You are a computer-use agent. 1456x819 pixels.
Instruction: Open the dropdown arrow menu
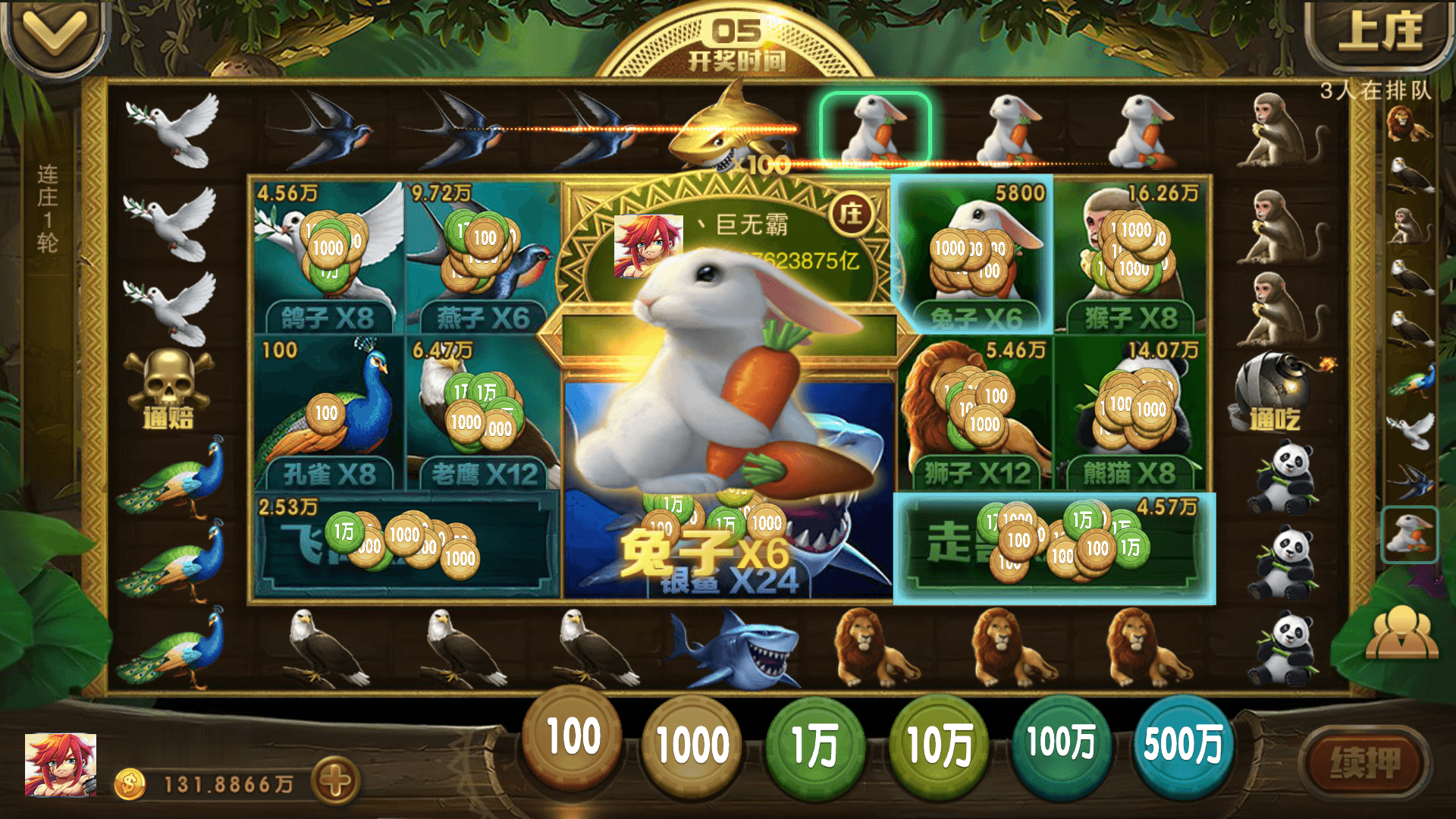point(55,34)
